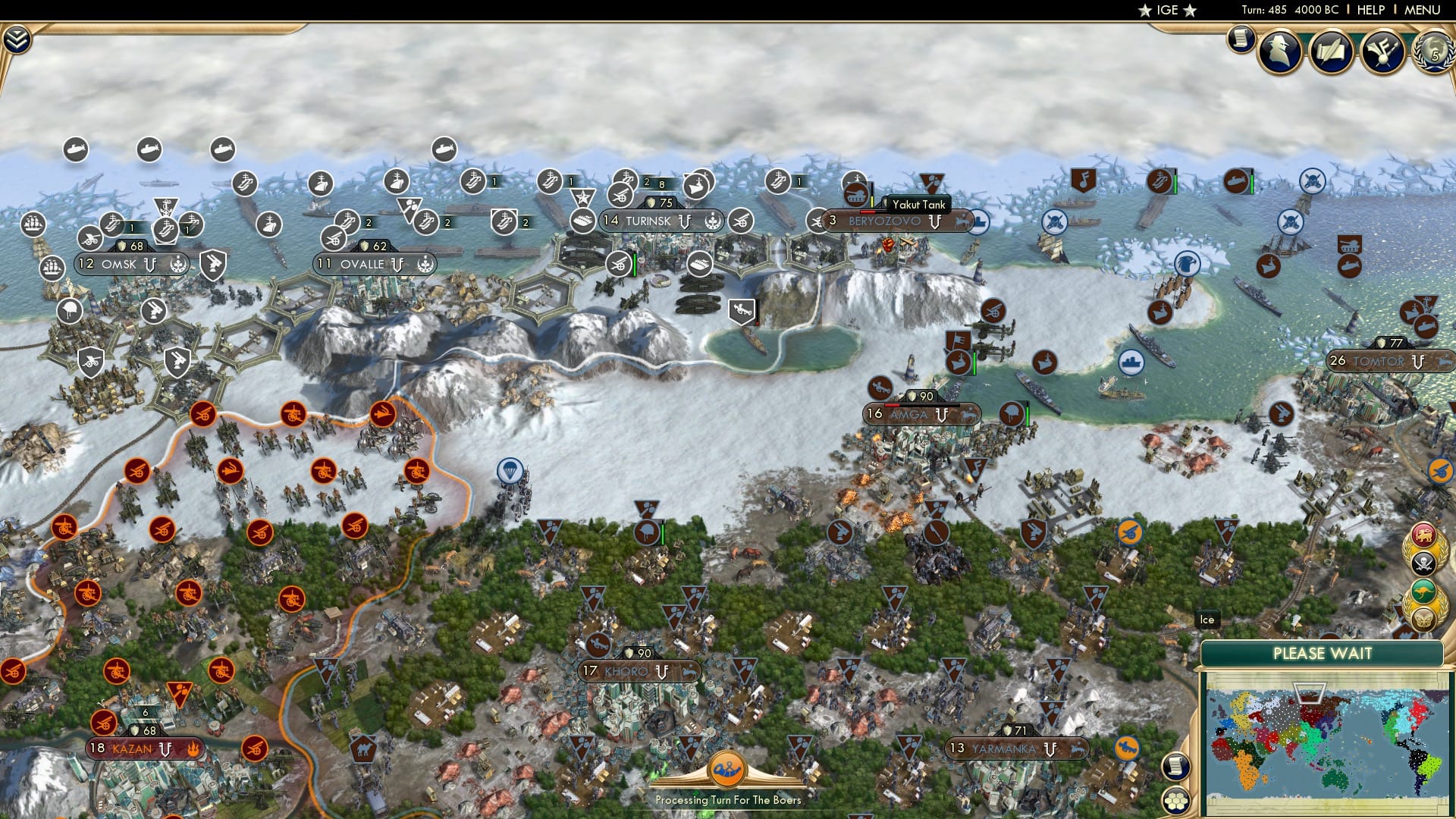
Task: Click the kangaroo emblem notification icon
Action: [1423, 591]
